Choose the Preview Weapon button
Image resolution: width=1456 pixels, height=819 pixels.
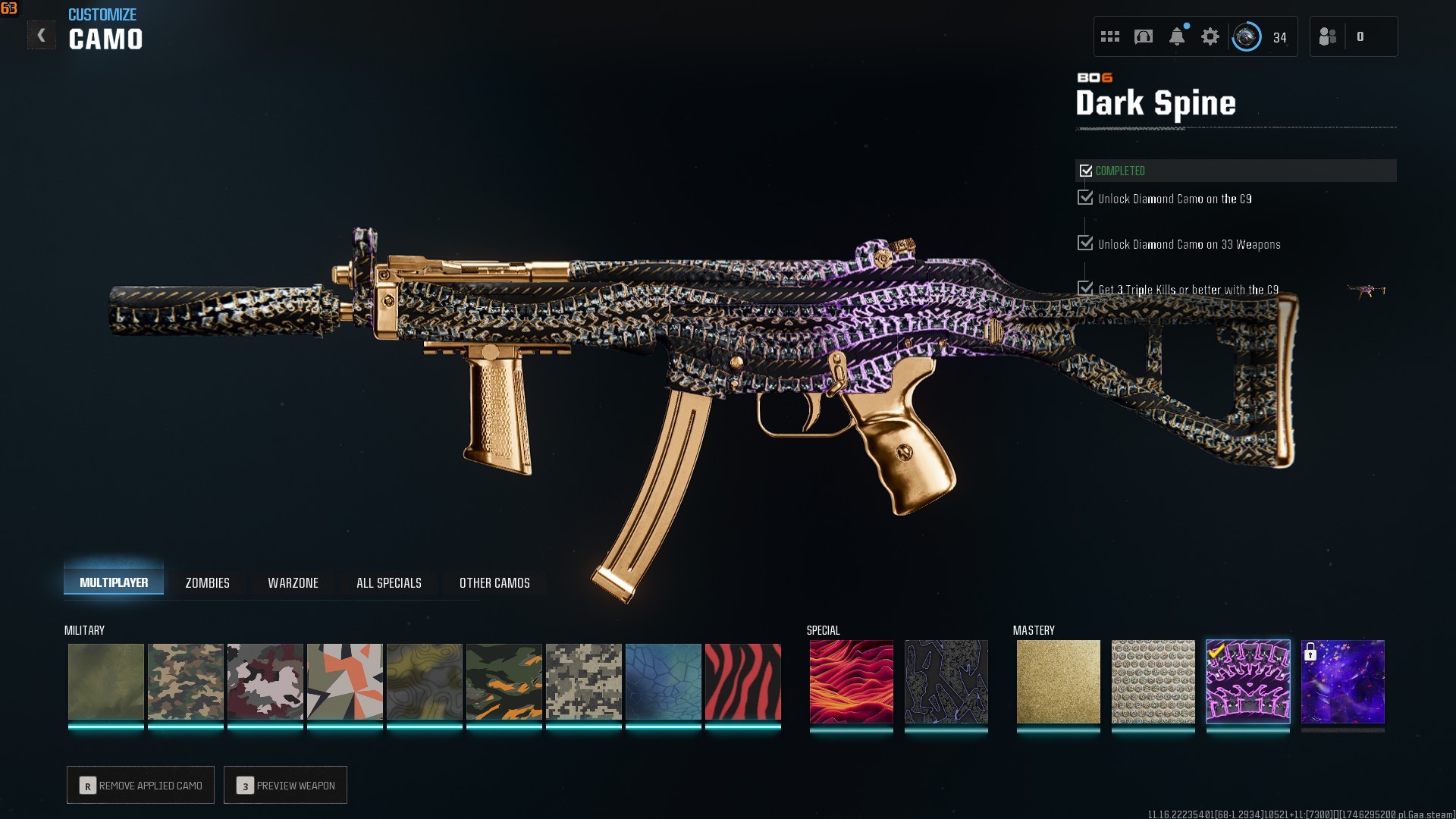(x=286, y=785)
